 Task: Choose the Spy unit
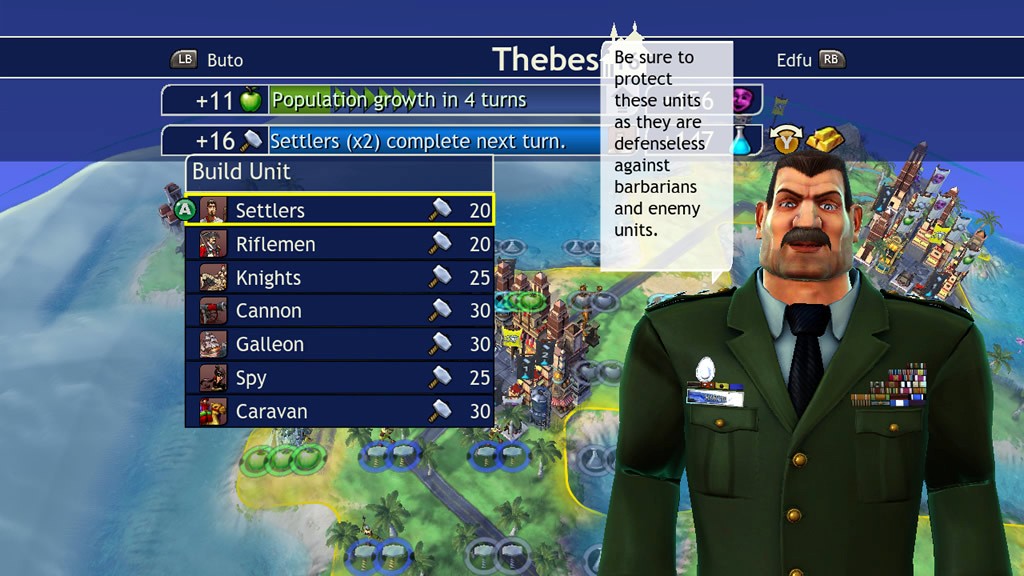[339, 378]
